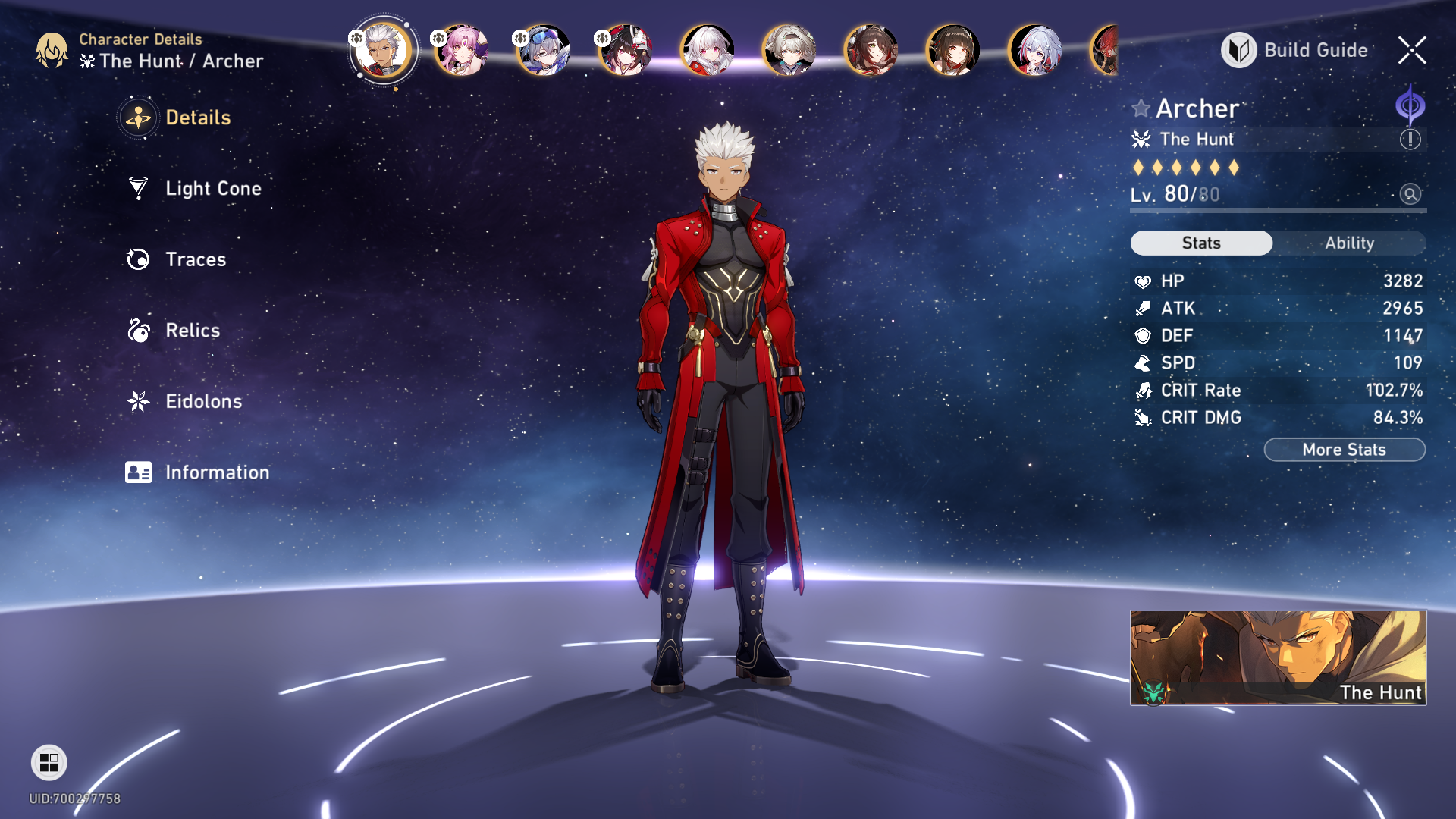Switch to the Stats tab
The width and height of the screenshot is (1456, 819).
(1201, 243)
